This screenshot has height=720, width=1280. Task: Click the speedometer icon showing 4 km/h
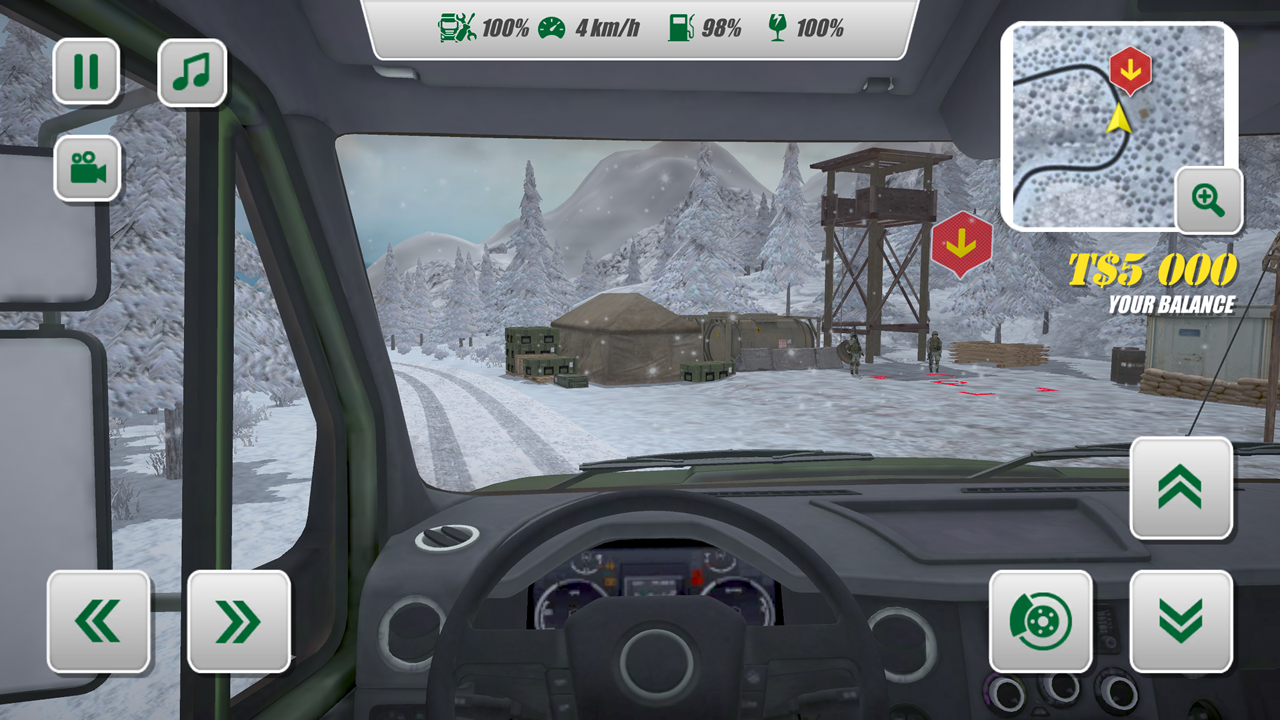pos(552,28)
